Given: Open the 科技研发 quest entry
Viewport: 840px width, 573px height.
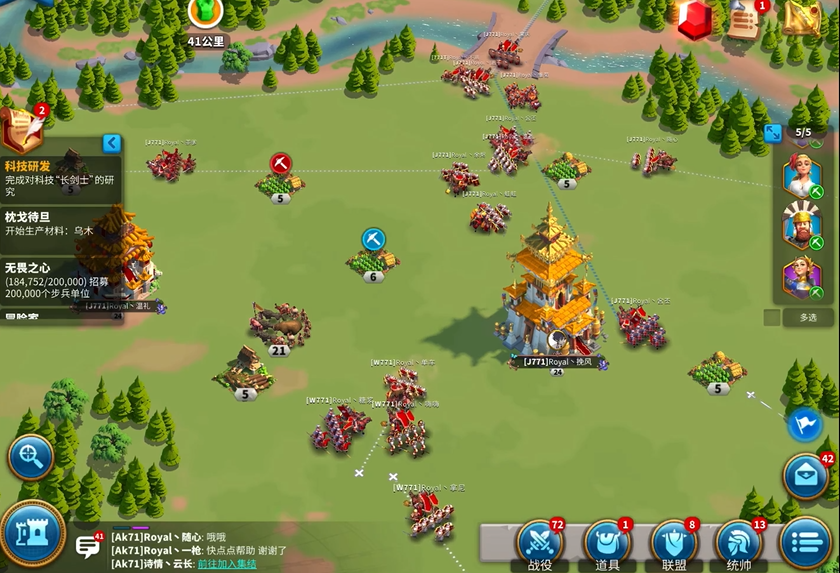Looking at the screenshot, I should (x=60, y=173).
